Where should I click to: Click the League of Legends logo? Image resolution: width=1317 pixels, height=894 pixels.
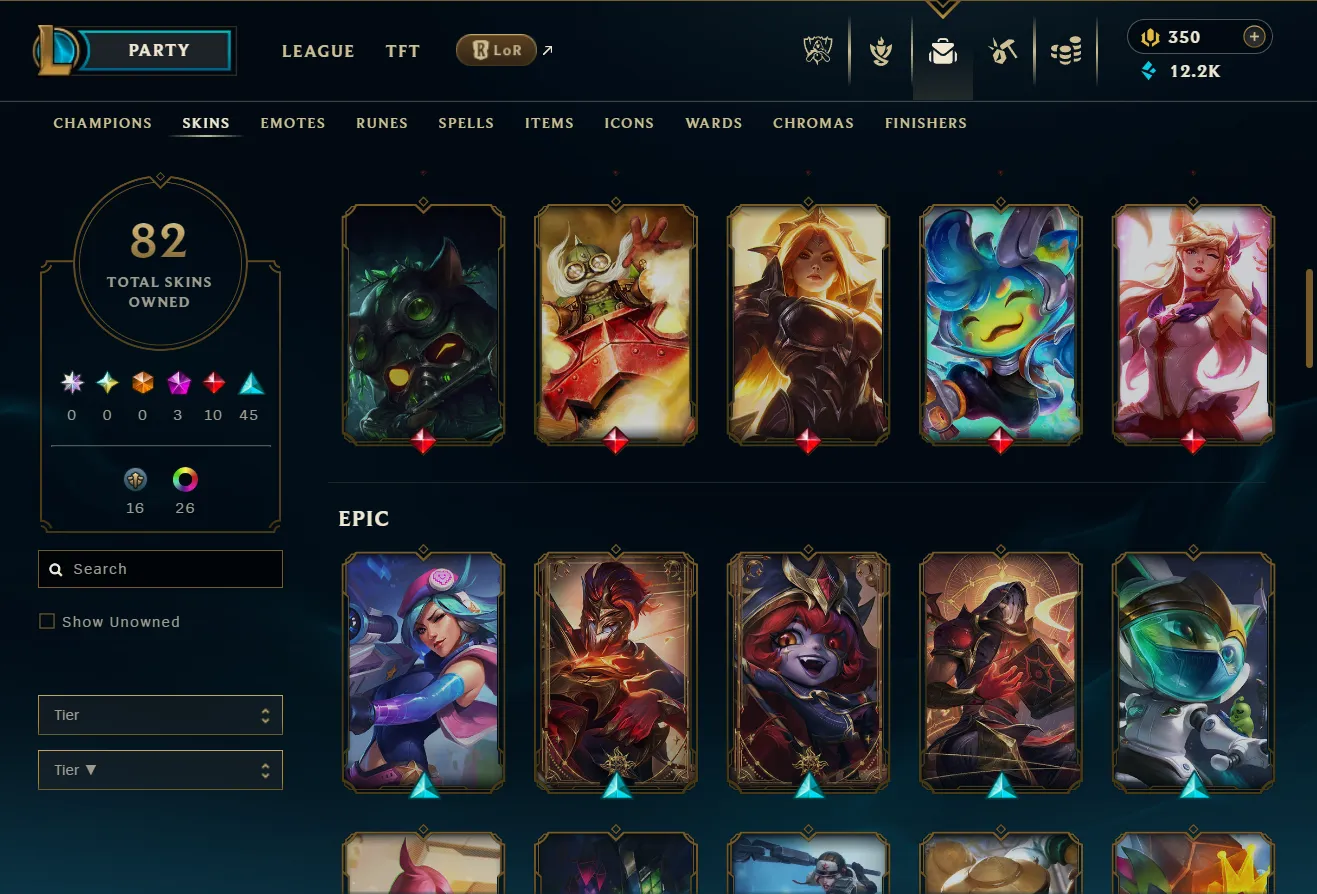click(58, 50)
